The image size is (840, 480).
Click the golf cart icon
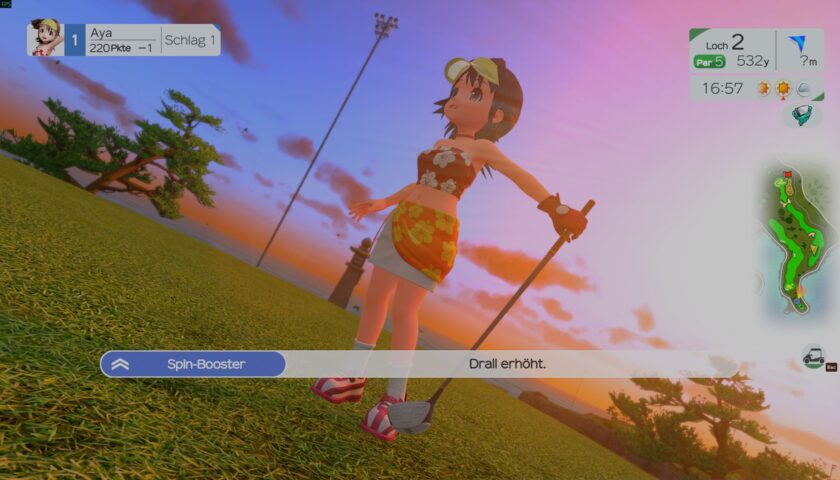[x=813, y=355]
